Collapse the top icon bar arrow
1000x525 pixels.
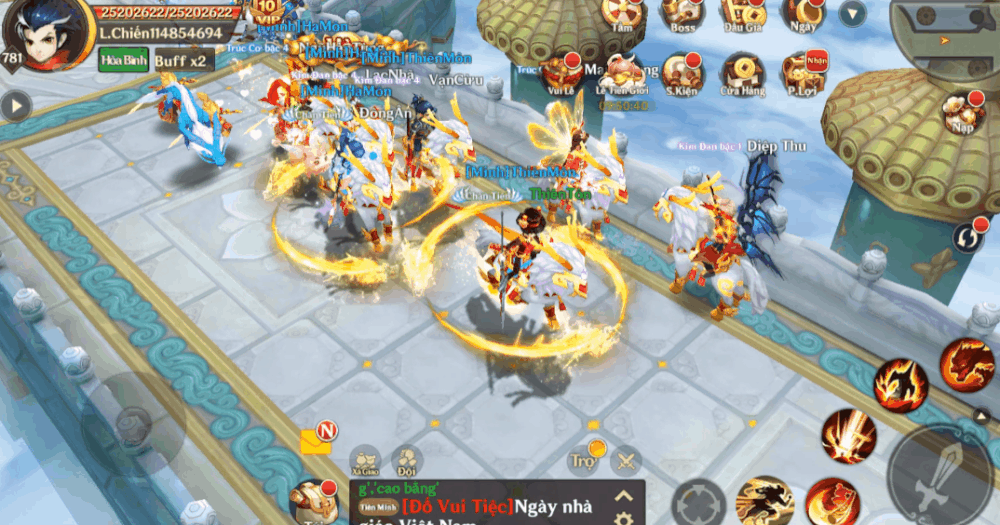pyautogui.click(x=852, y=14)
